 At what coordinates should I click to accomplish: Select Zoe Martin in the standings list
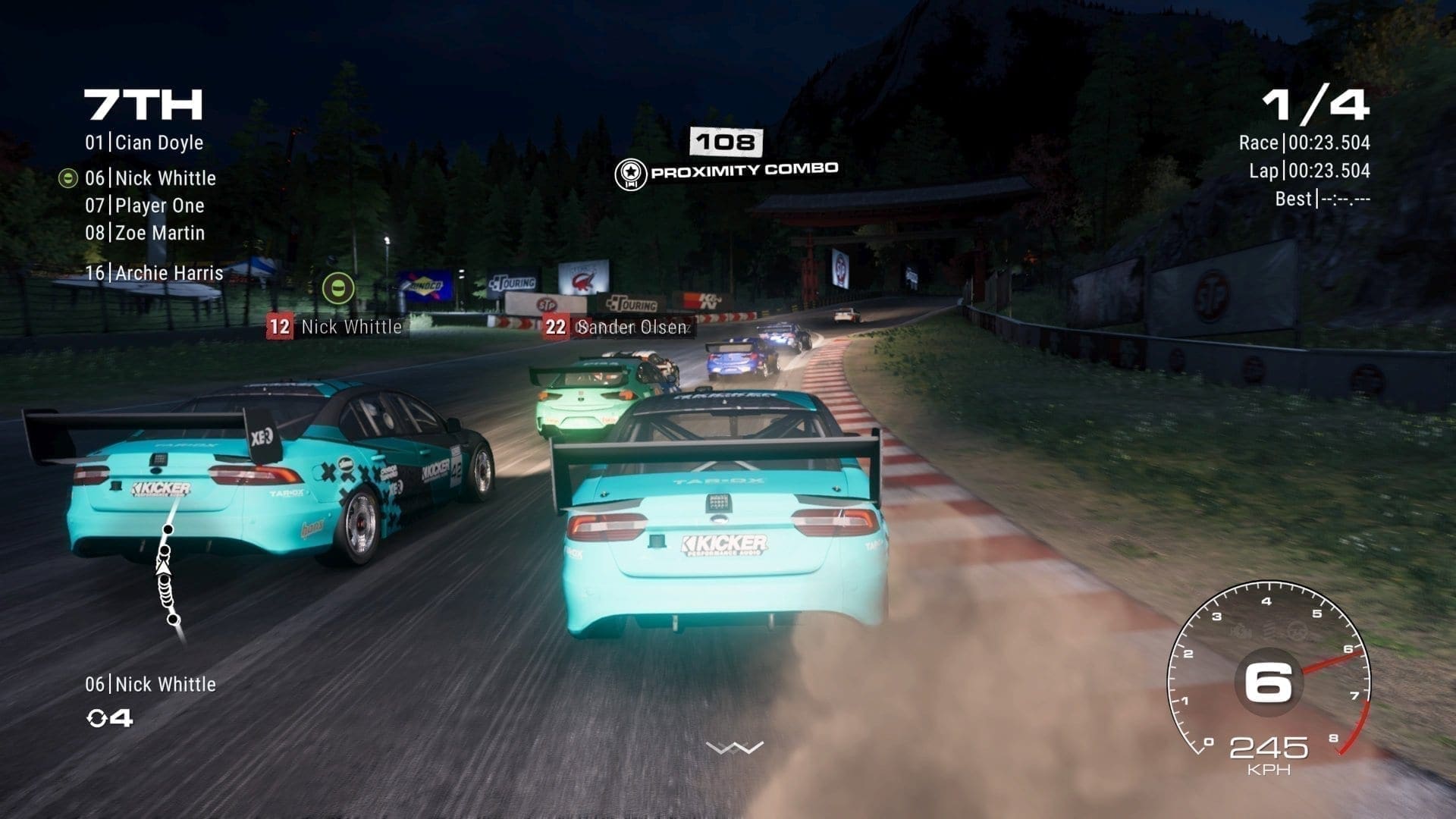144,233
